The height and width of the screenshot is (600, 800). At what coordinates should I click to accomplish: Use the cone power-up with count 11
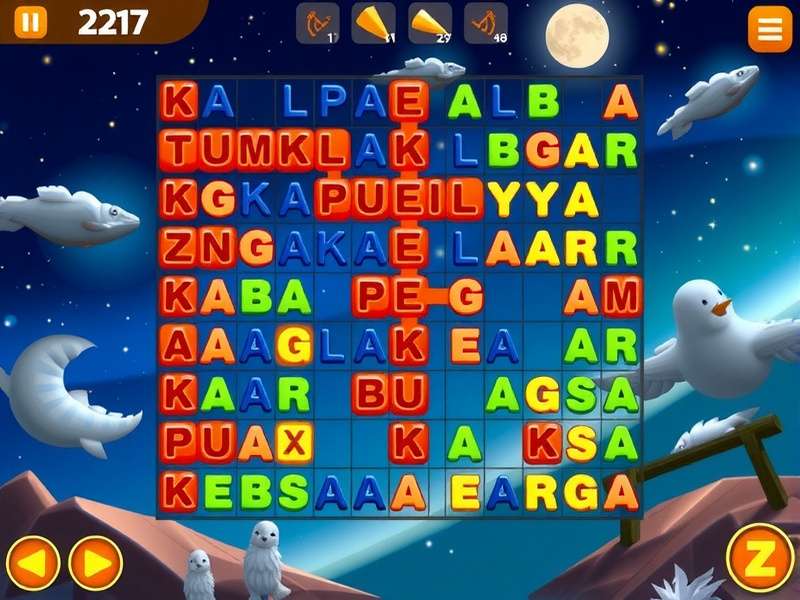(373, 23)
